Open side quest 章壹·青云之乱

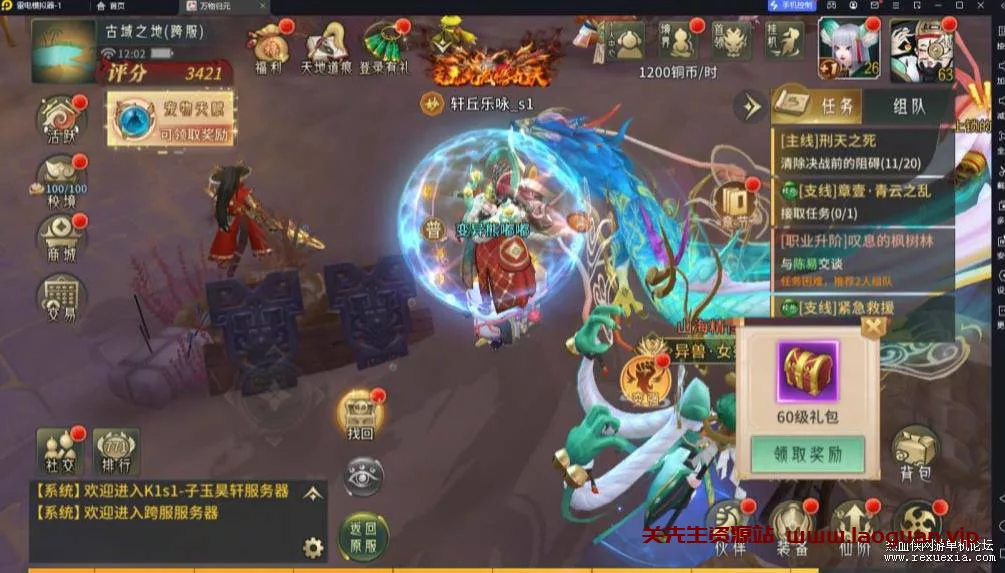862,199
